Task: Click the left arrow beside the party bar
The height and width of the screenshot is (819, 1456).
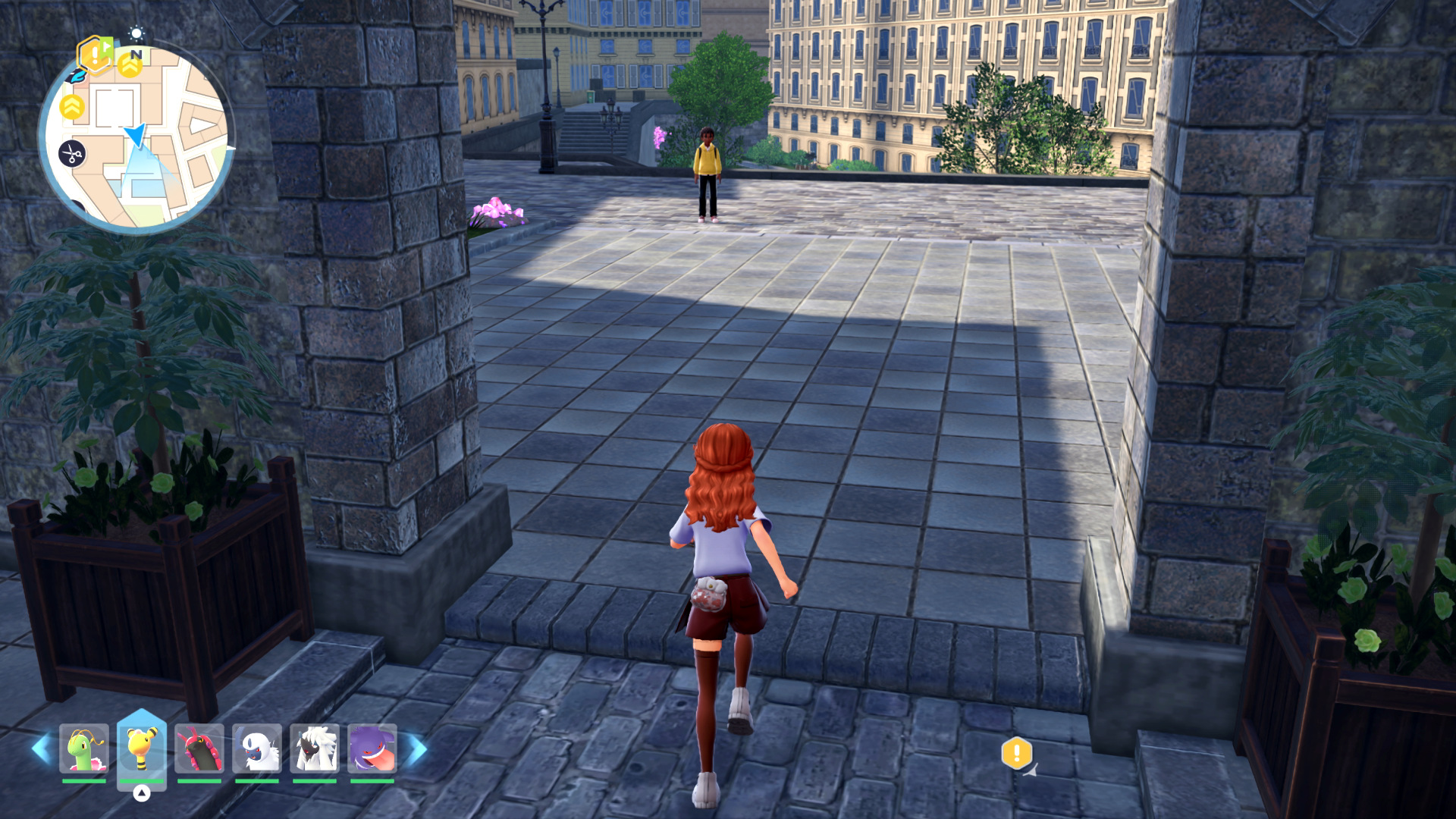Action: coord(40,748)
